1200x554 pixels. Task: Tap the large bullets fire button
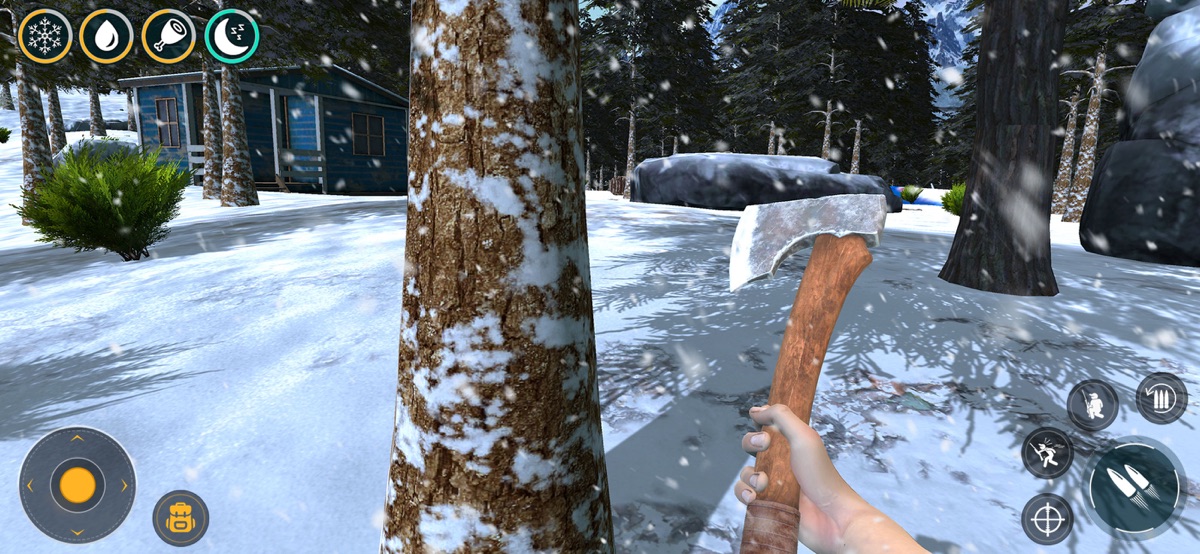click(x=1134, y=487)
